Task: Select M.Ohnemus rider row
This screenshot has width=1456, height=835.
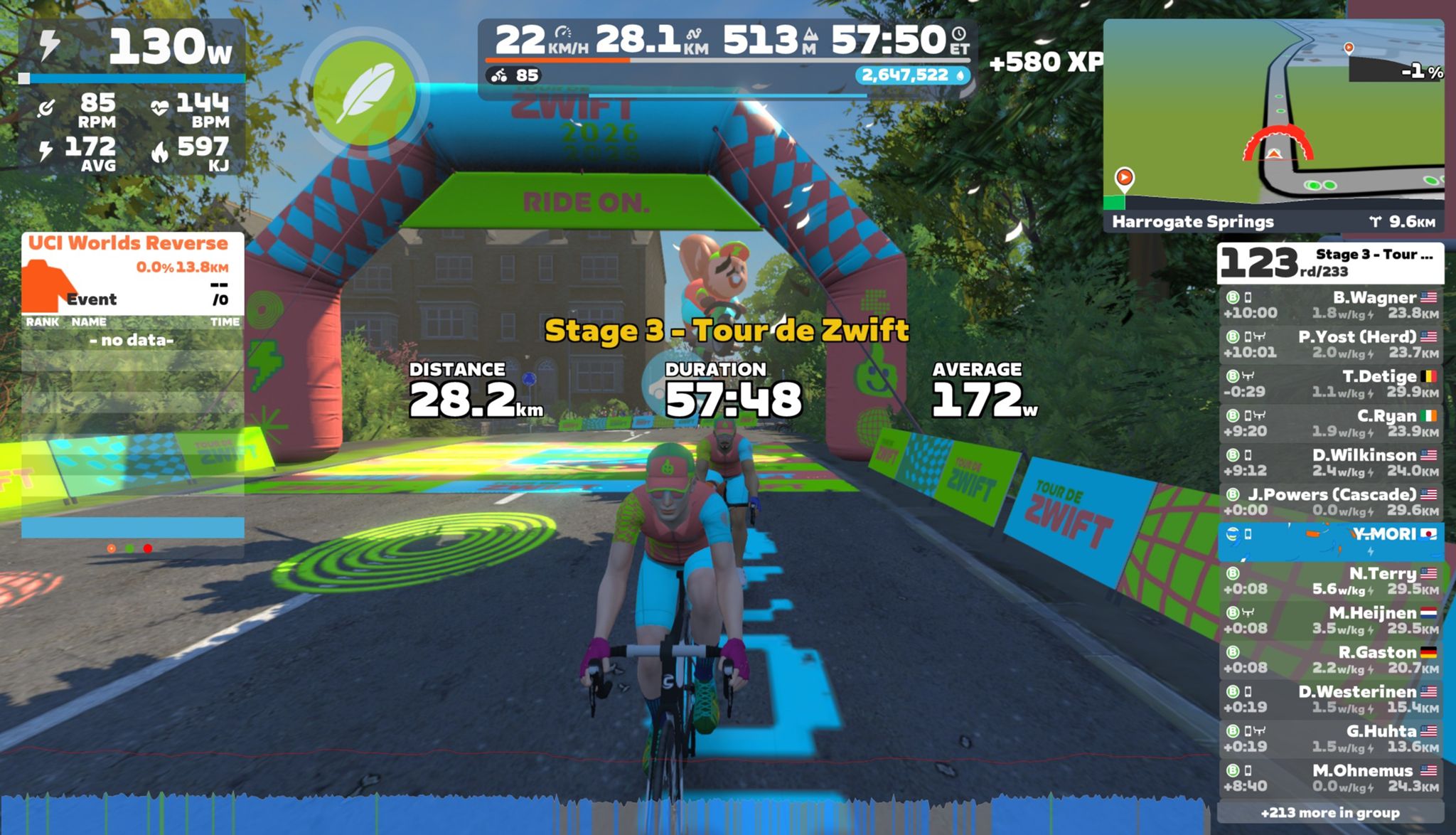Action: tap(1330, 778)
